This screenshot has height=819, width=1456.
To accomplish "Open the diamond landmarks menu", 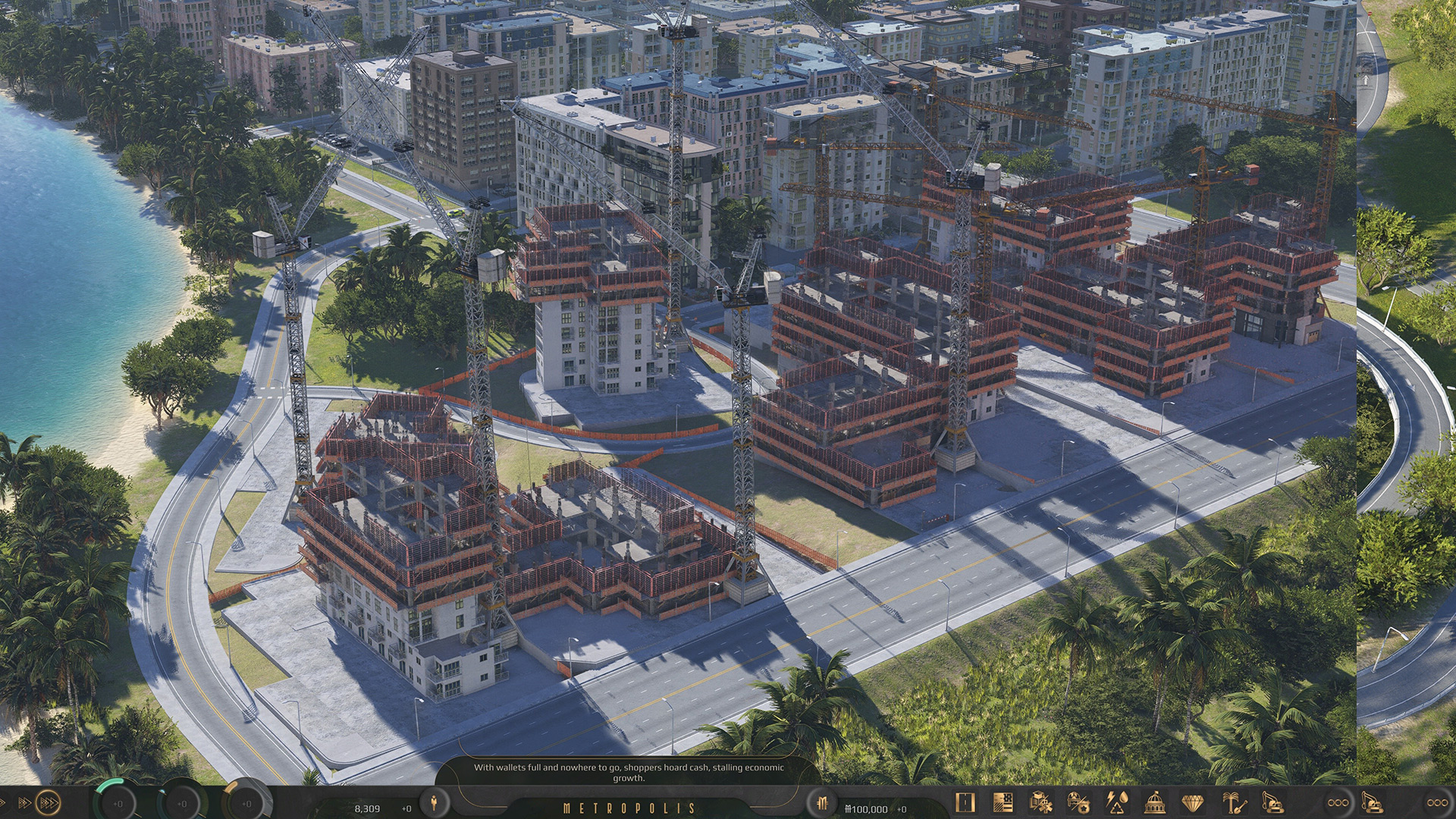I will tap(1194, 802).
